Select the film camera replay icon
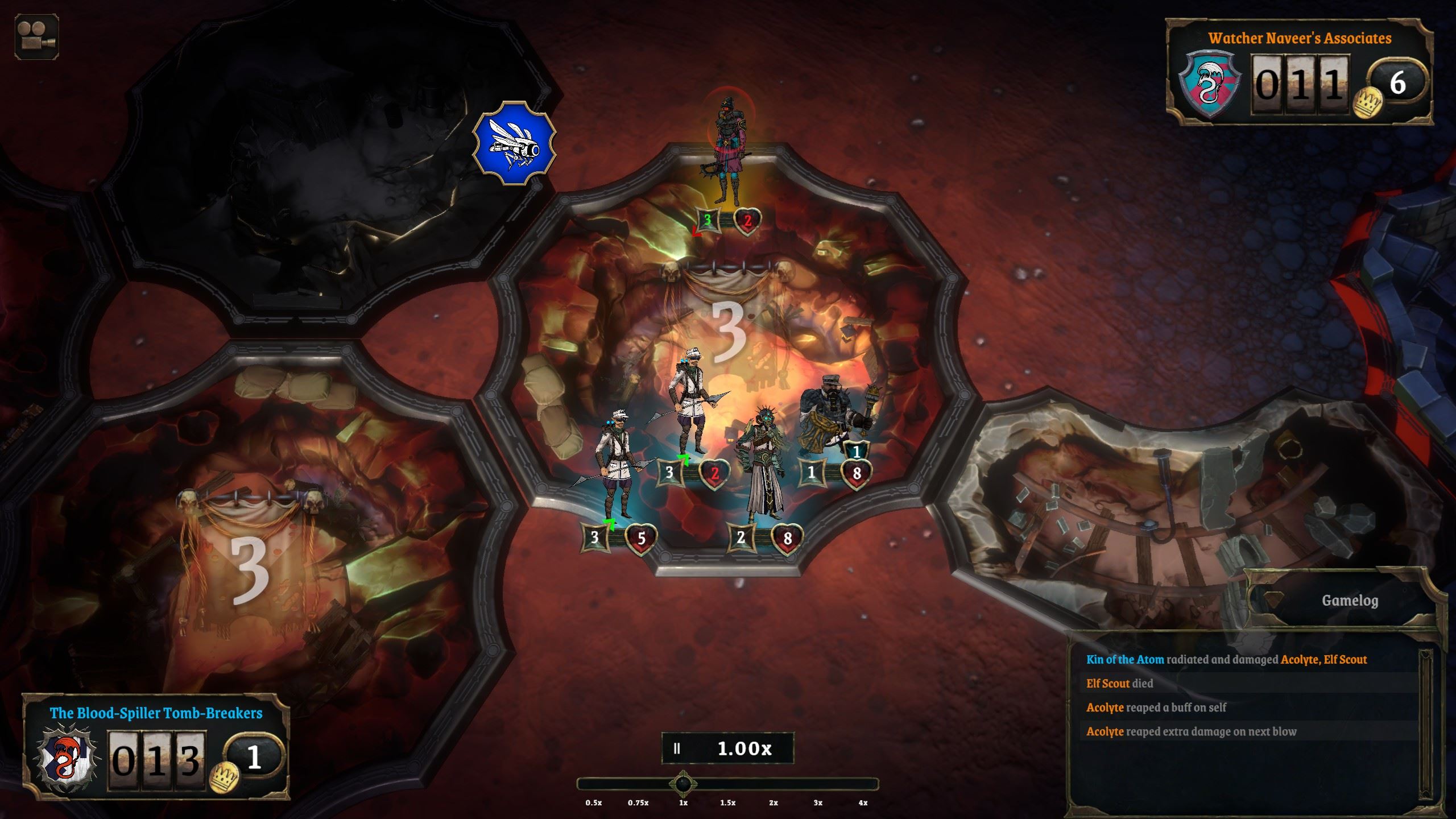The image size is (1456, 819). click(x=38, y=38)
